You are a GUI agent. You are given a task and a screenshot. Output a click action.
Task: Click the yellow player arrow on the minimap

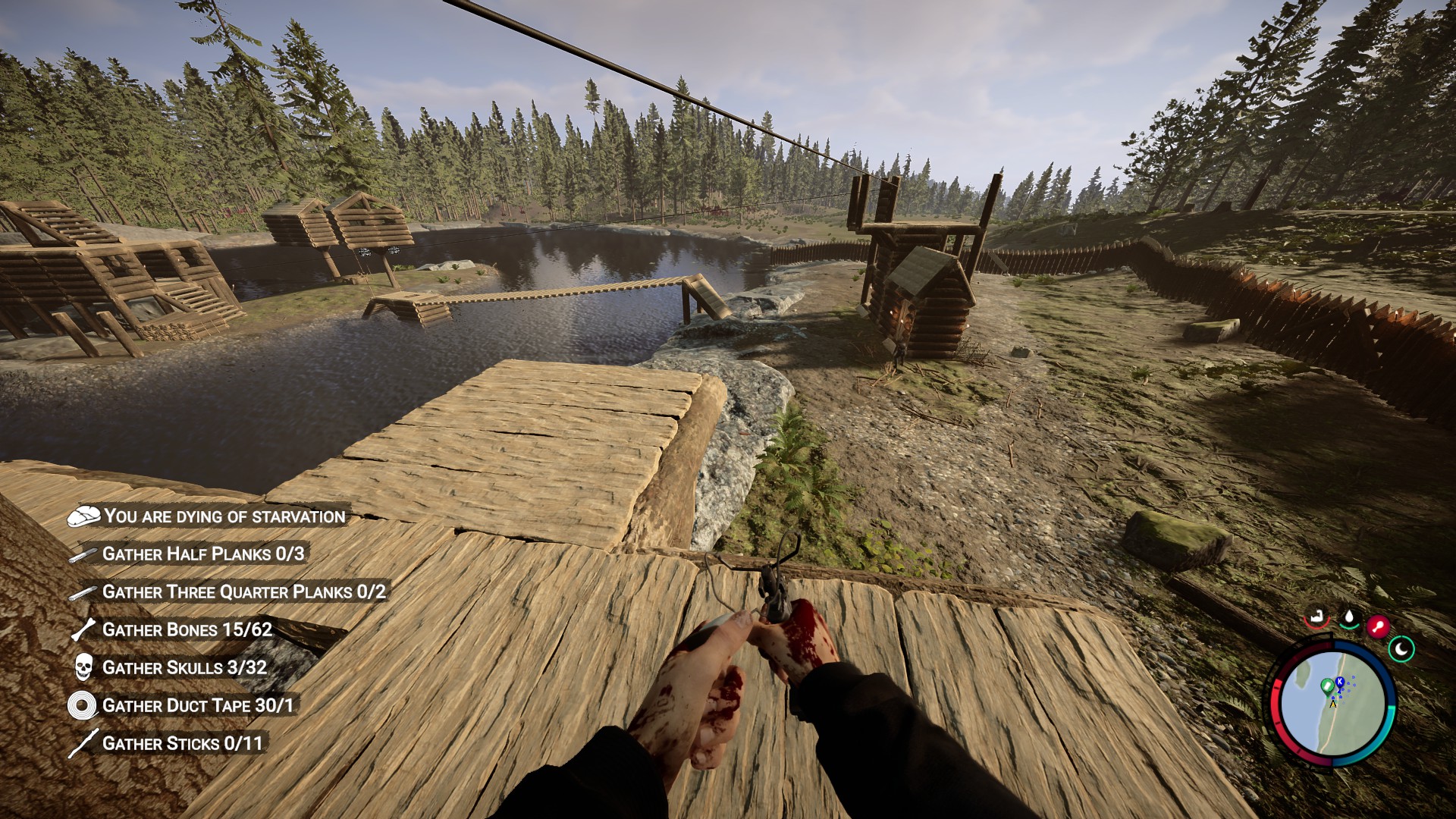pos(1333,704)
